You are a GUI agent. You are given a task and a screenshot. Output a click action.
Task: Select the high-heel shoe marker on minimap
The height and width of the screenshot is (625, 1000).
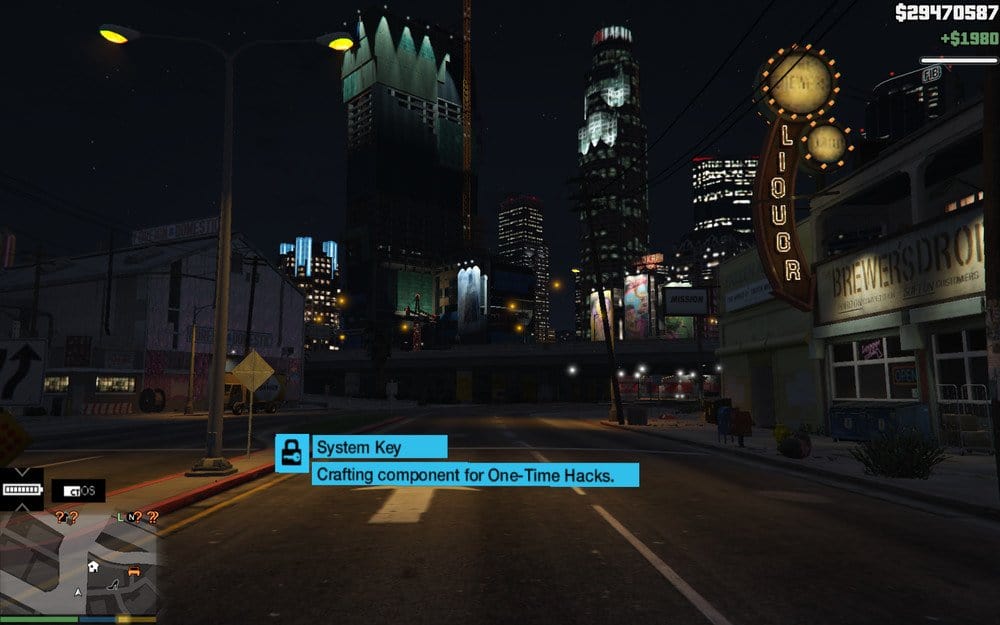(x=112, y=582)
